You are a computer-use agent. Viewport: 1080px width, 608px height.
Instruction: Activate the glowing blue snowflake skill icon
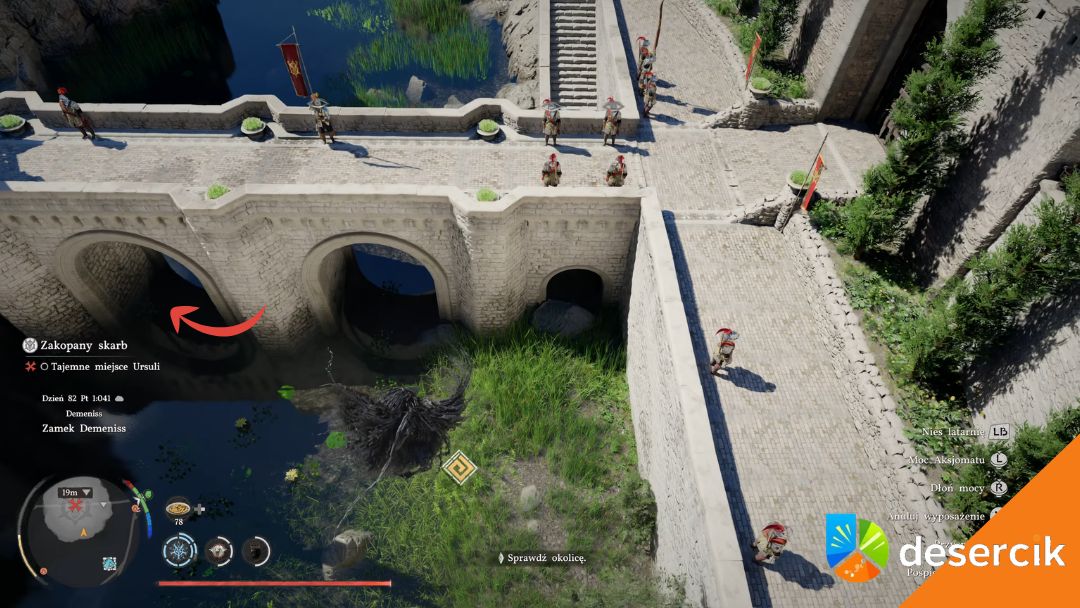coord(180,550)
